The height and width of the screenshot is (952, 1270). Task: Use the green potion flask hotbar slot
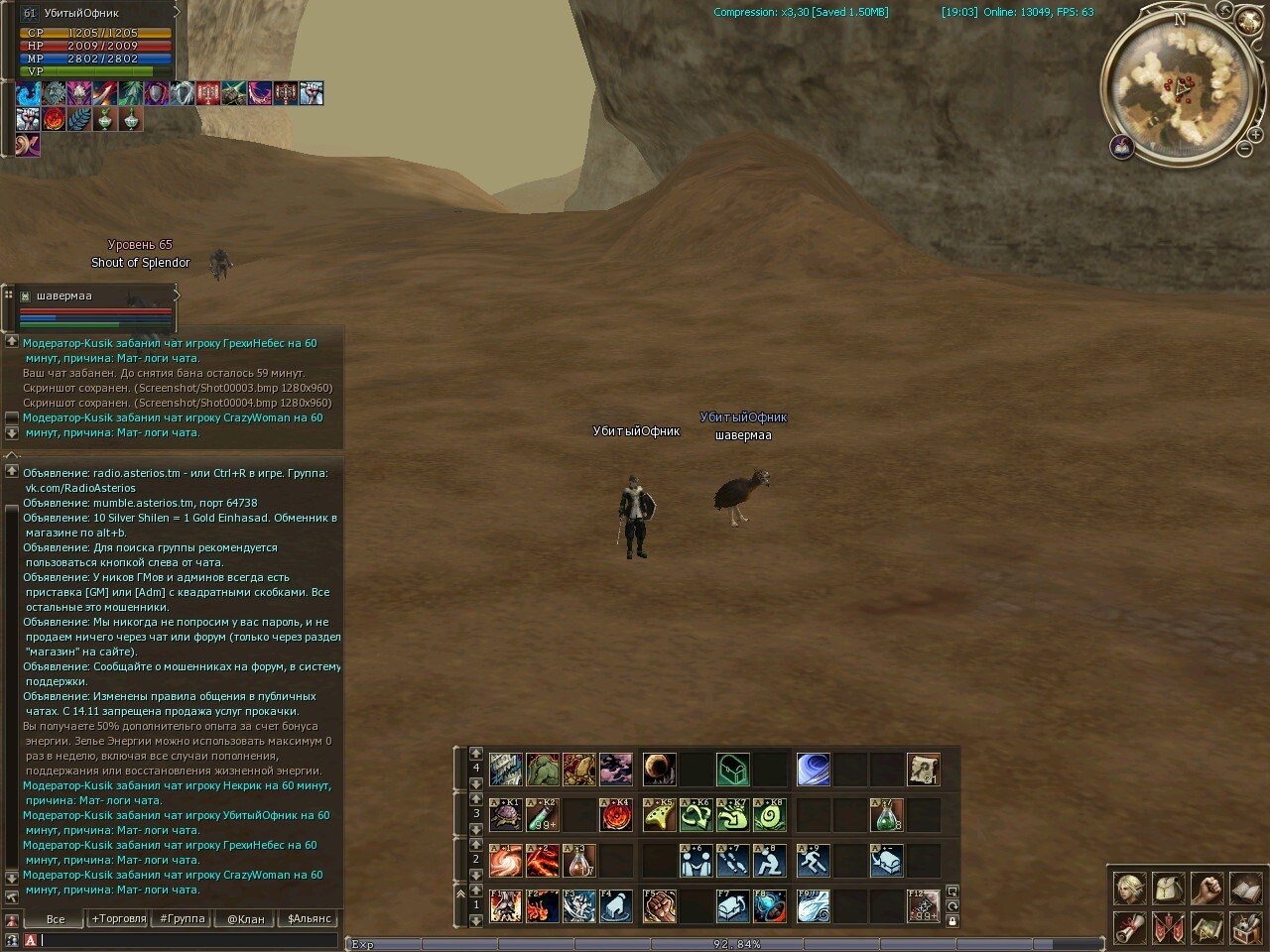tap(886, 815)
